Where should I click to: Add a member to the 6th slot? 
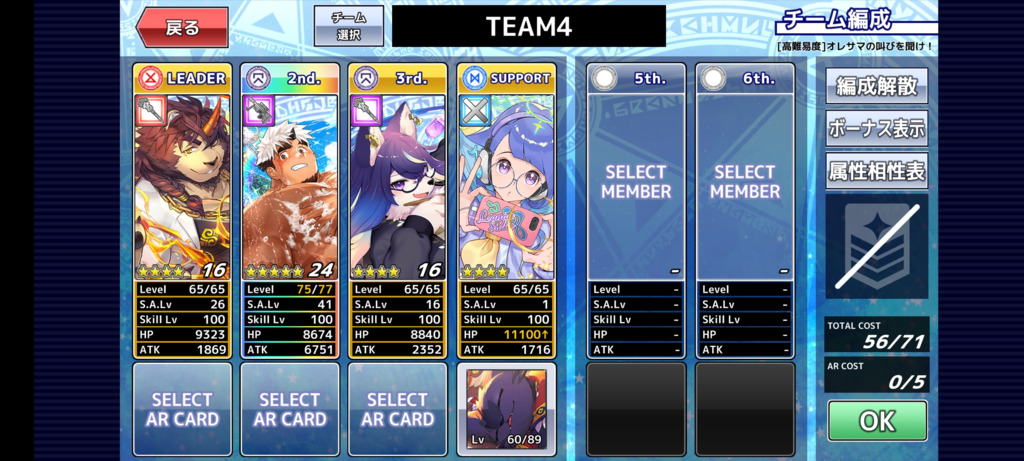(x=745, y=182)
